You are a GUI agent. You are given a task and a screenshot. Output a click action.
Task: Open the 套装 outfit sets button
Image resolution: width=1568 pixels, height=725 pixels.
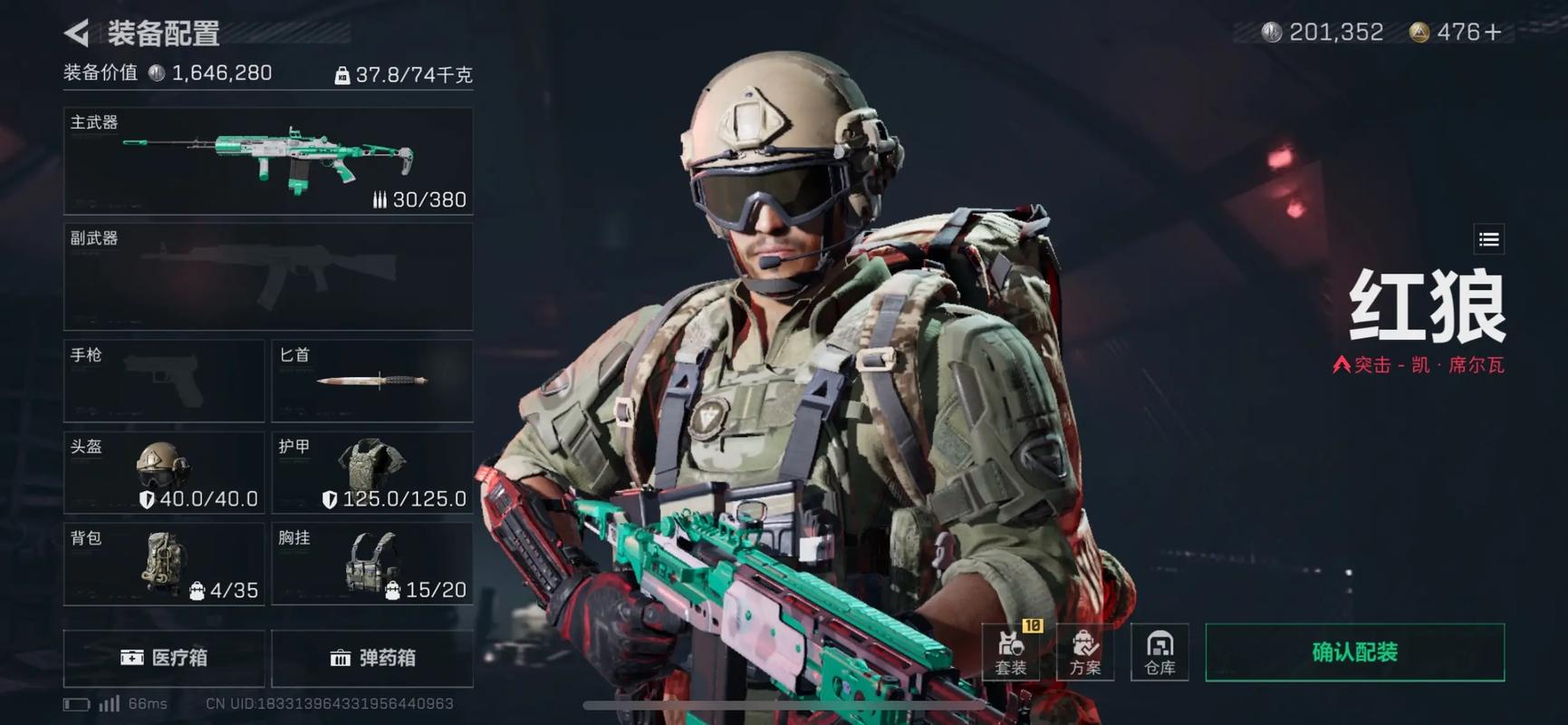pos(1011,652)
